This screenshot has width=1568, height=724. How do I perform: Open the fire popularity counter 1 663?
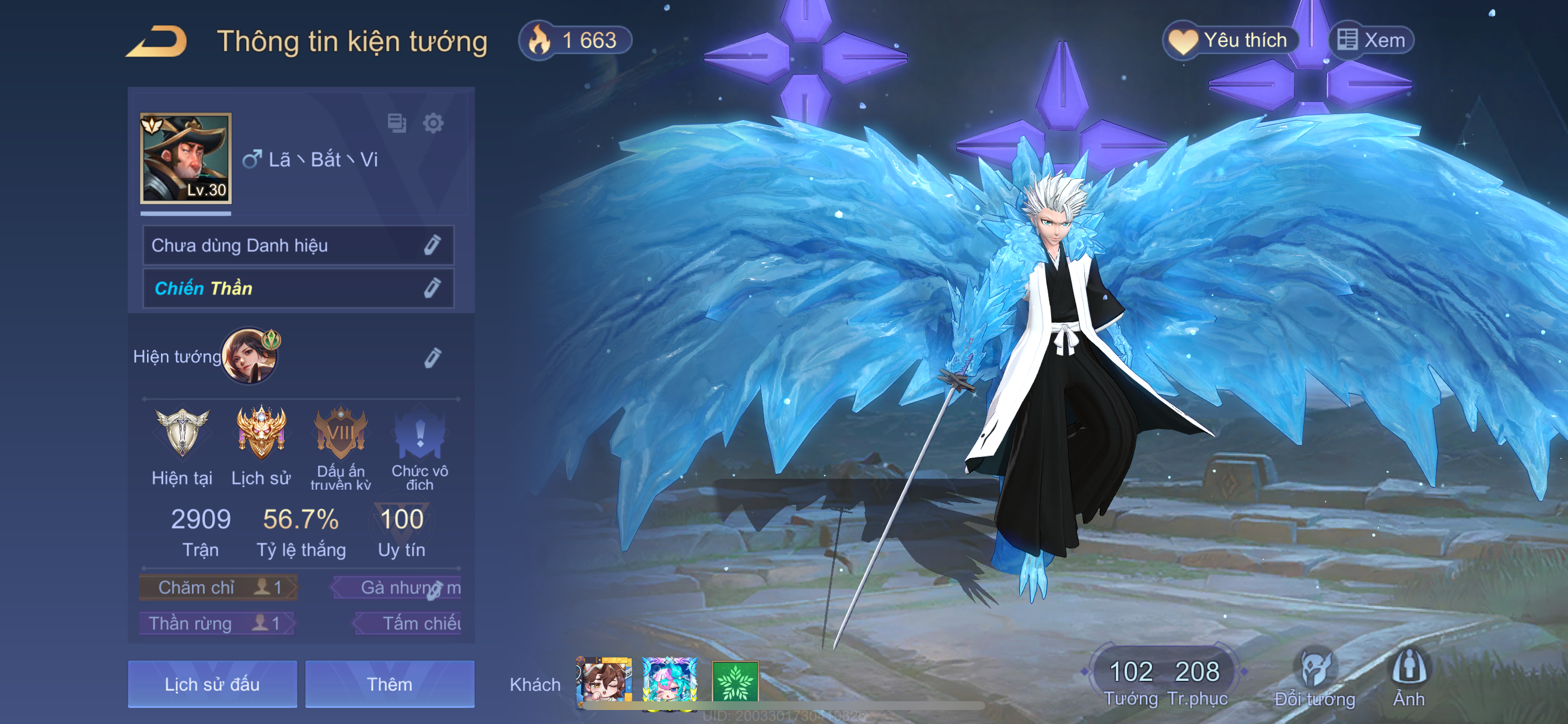point(575,41)
